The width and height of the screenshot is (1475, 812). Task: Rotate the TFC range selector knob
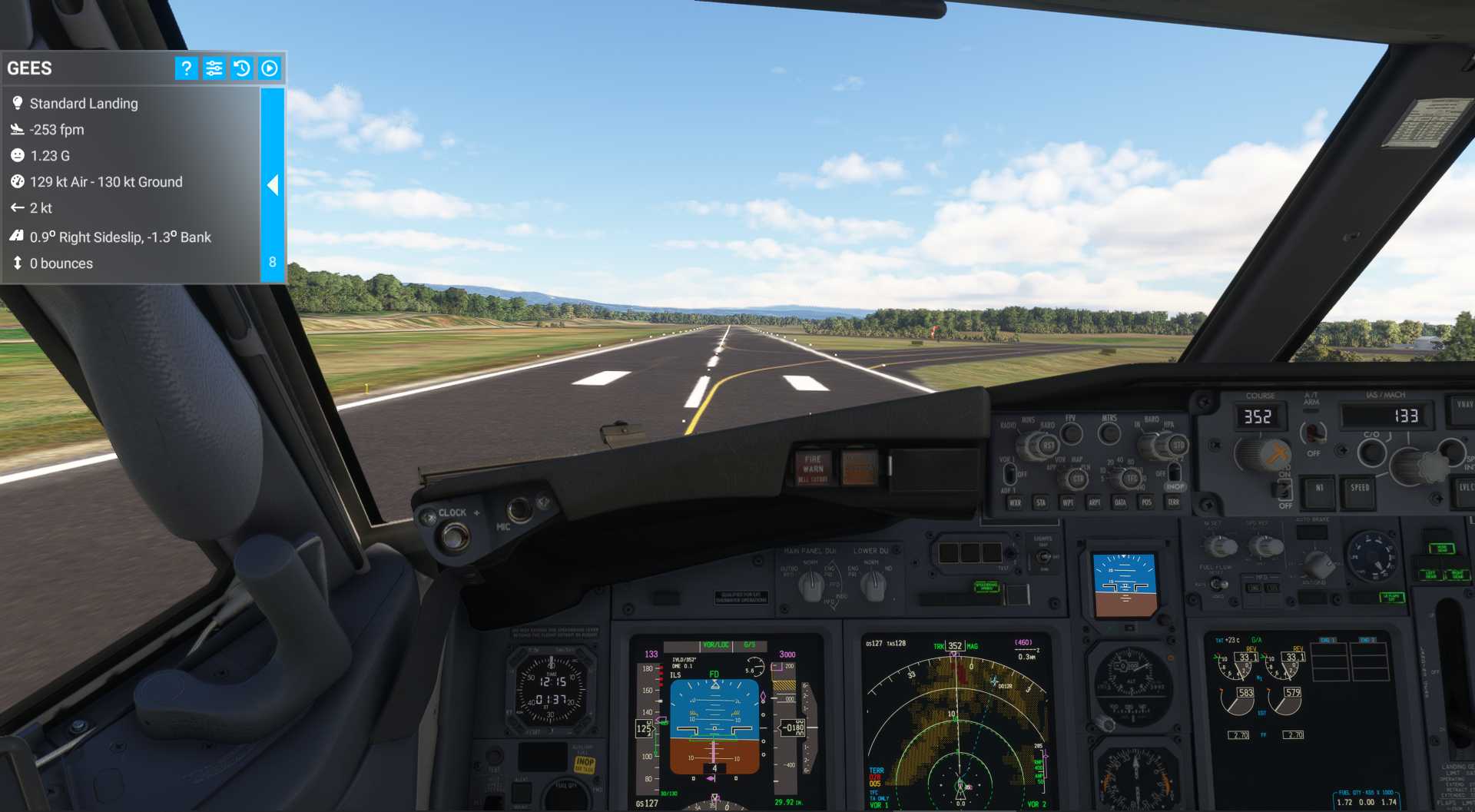[1130, 479]
